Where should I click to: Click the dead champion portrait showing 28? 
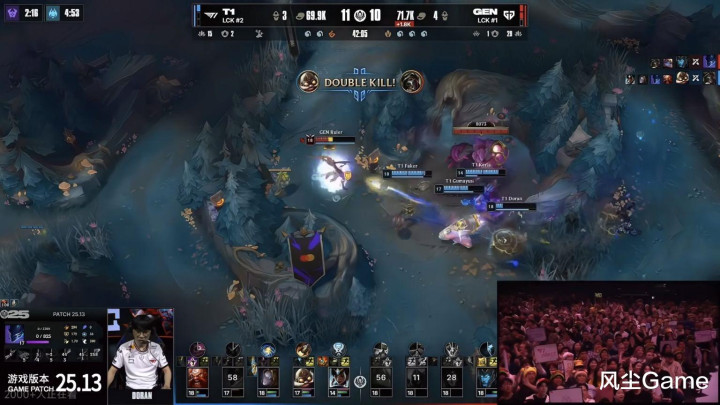click(452, 377)
